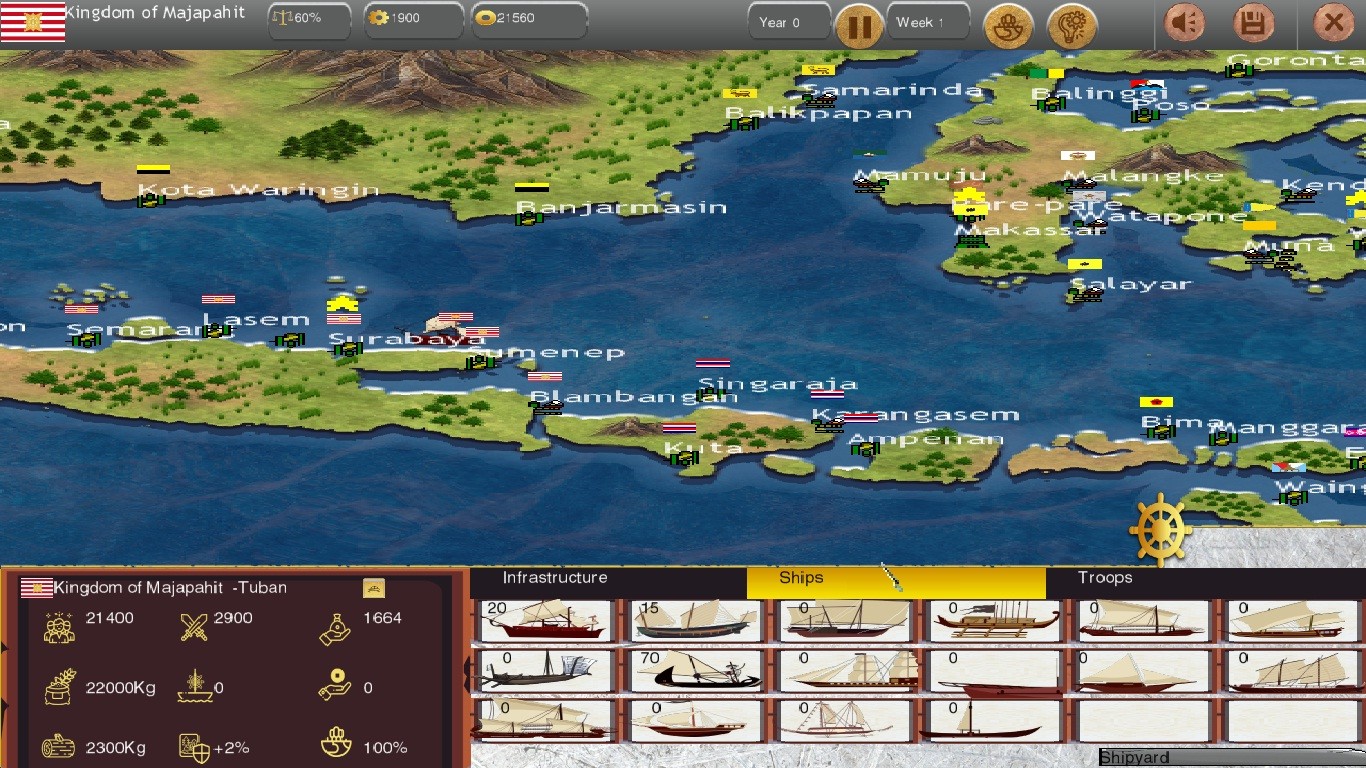Save the game with the floppy disk button

tap(1256, 22)
